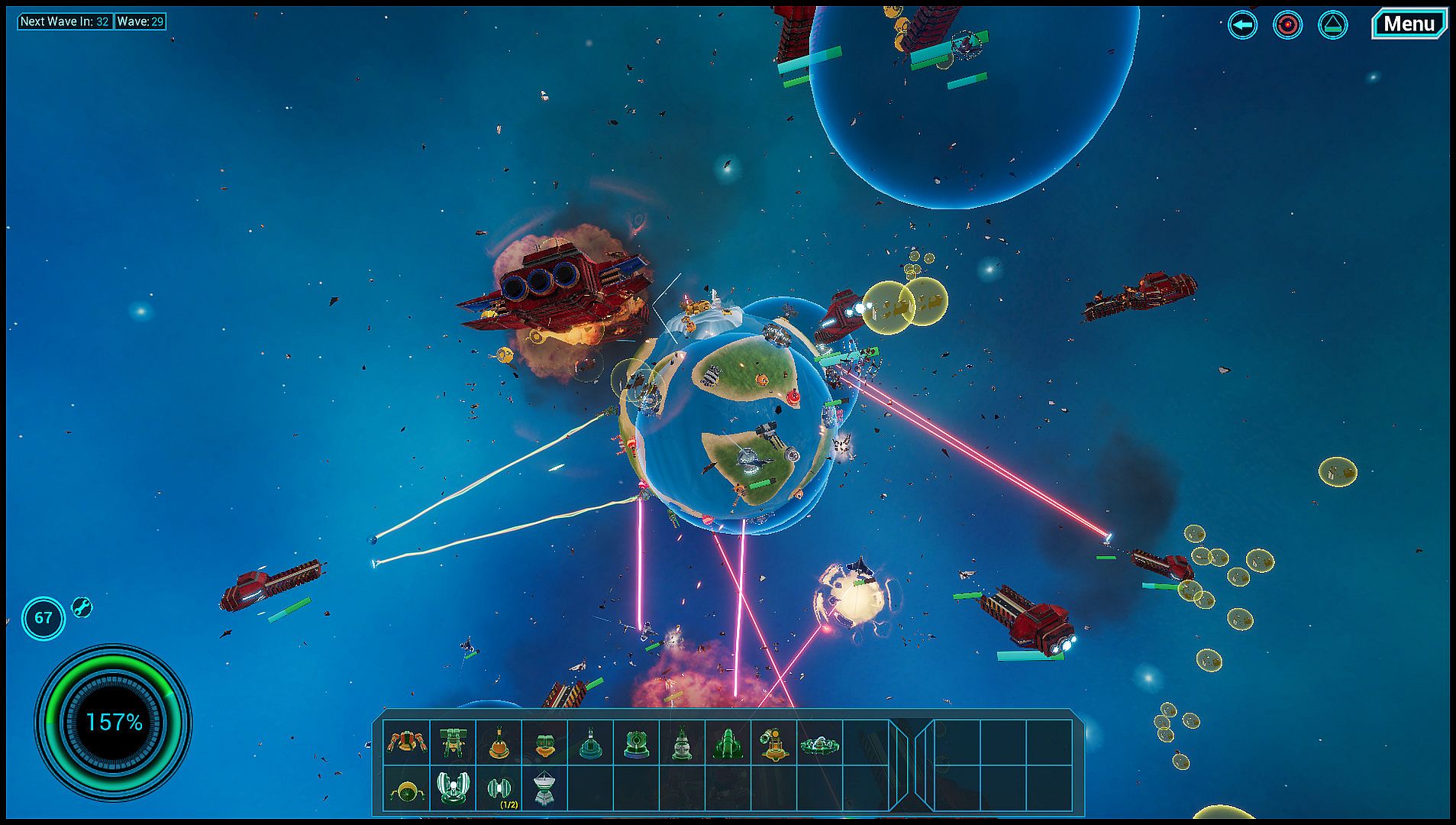The width and height of the screenshot is (1456, 825).
Task: Select the red target circle icon
Action: (1287, 25)
